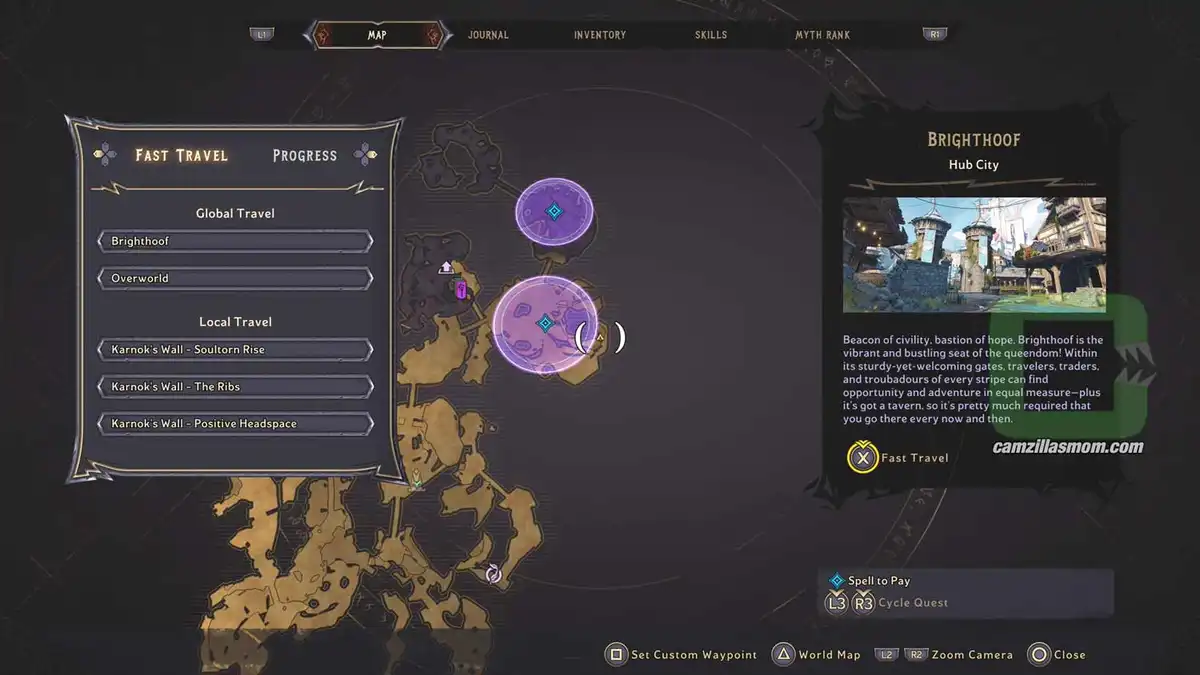
Task: Click the swirl icon on the map
Action: 492,573
